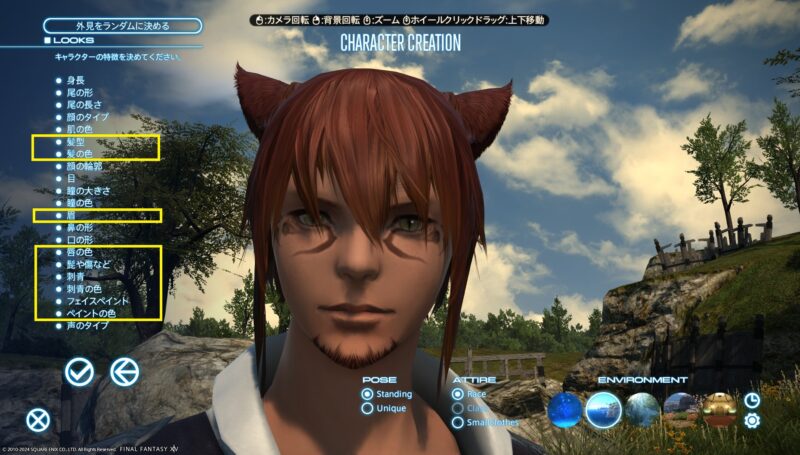Select 身長 in the looks list
This screenshot has width=800, height=455.
75,78
